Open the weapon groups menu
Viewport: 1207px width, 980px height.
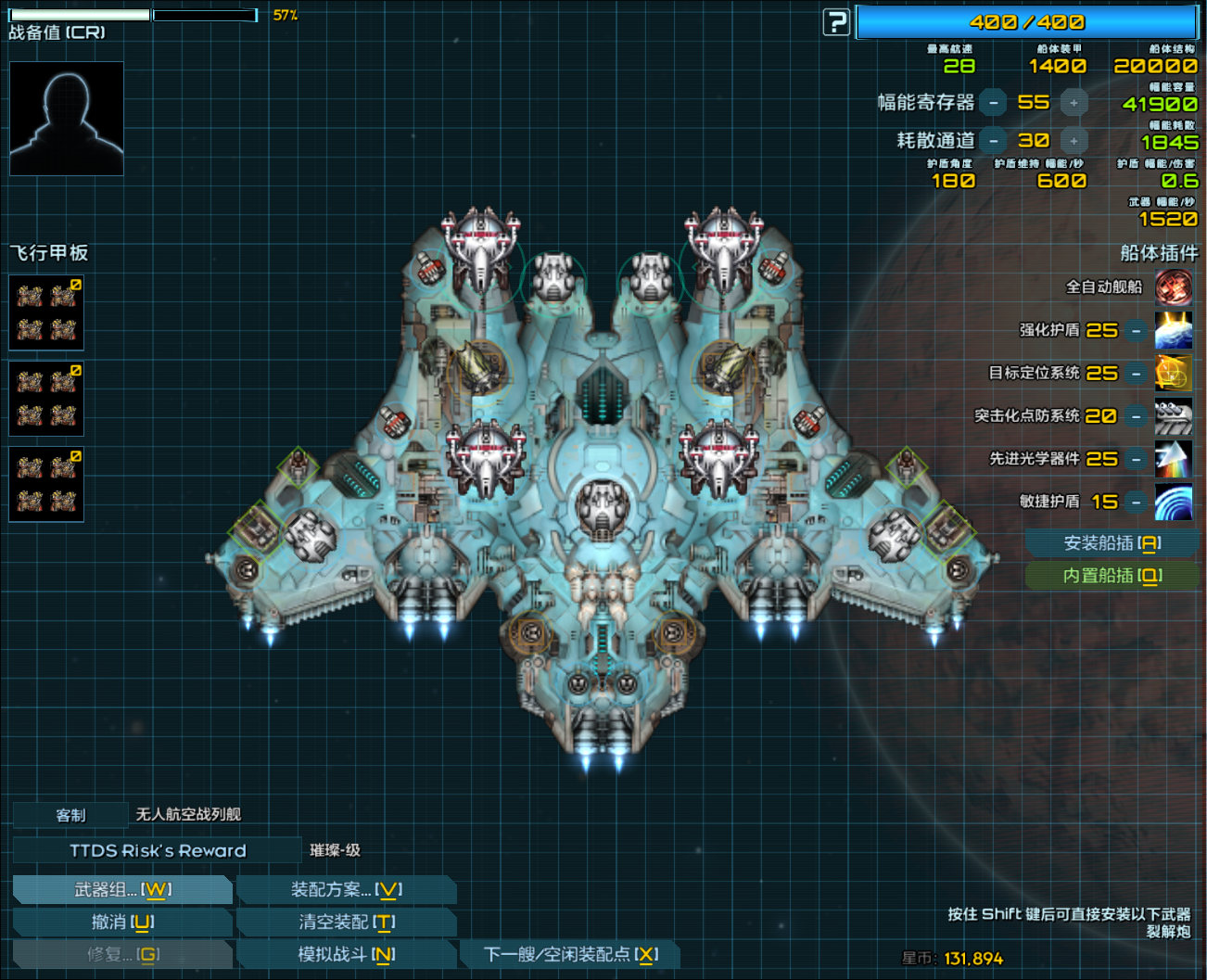(x=122, y=890)
